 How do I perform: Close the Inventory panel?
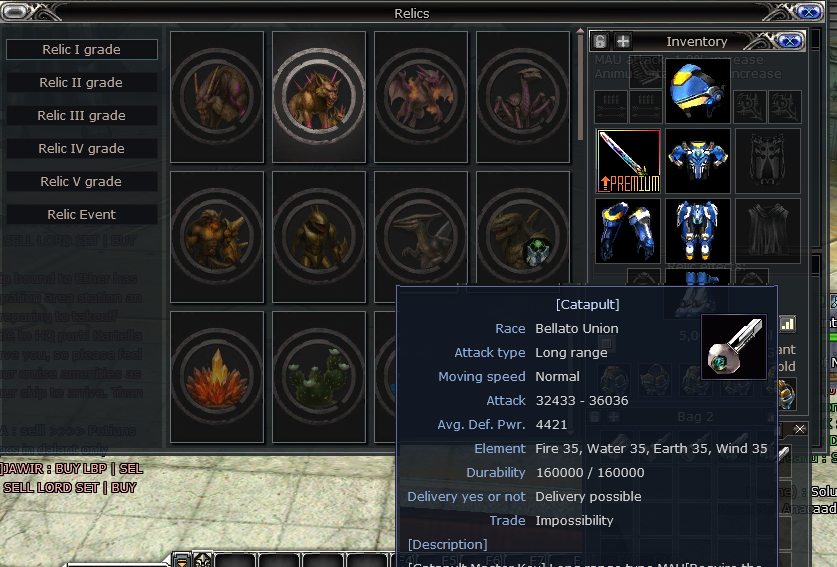click(x=790, y=41)
